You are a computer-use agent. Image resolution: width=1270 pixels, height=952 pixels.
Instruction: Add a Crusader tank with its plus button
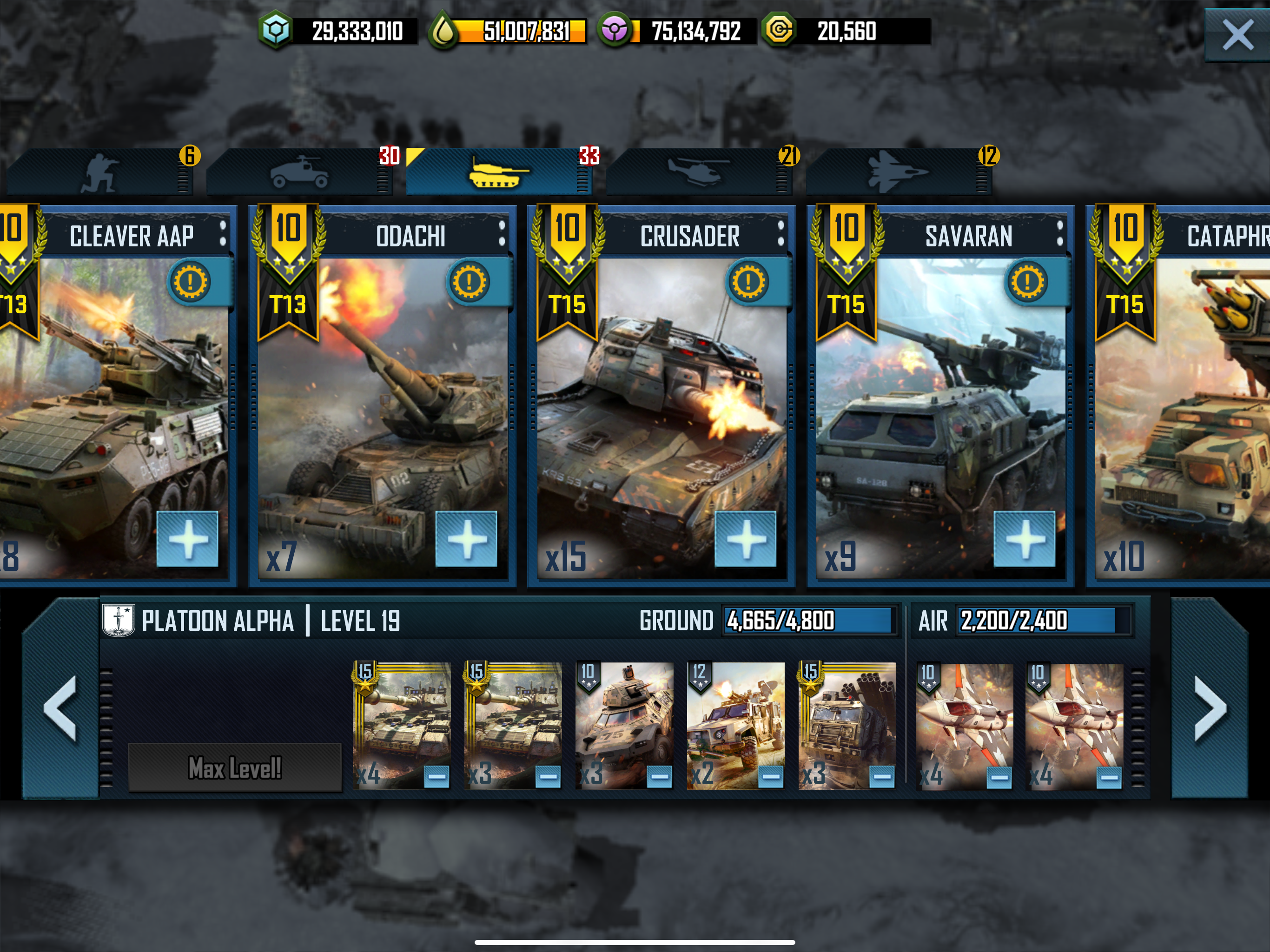point(745,539)
